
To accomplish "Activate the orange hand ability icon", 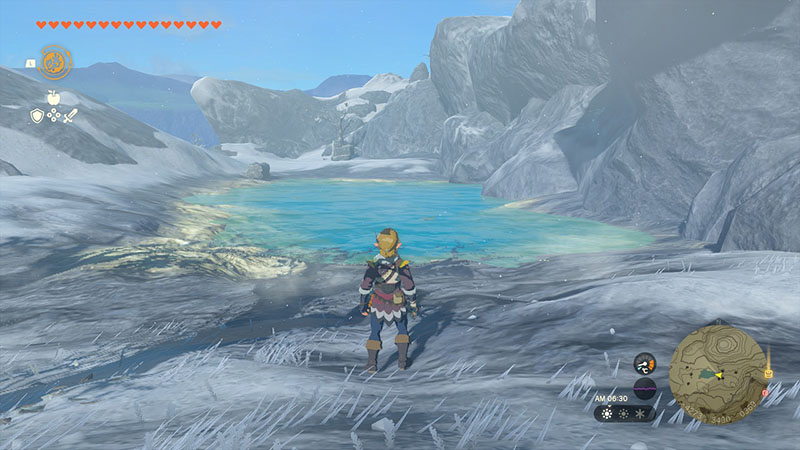I will (54, 62).
